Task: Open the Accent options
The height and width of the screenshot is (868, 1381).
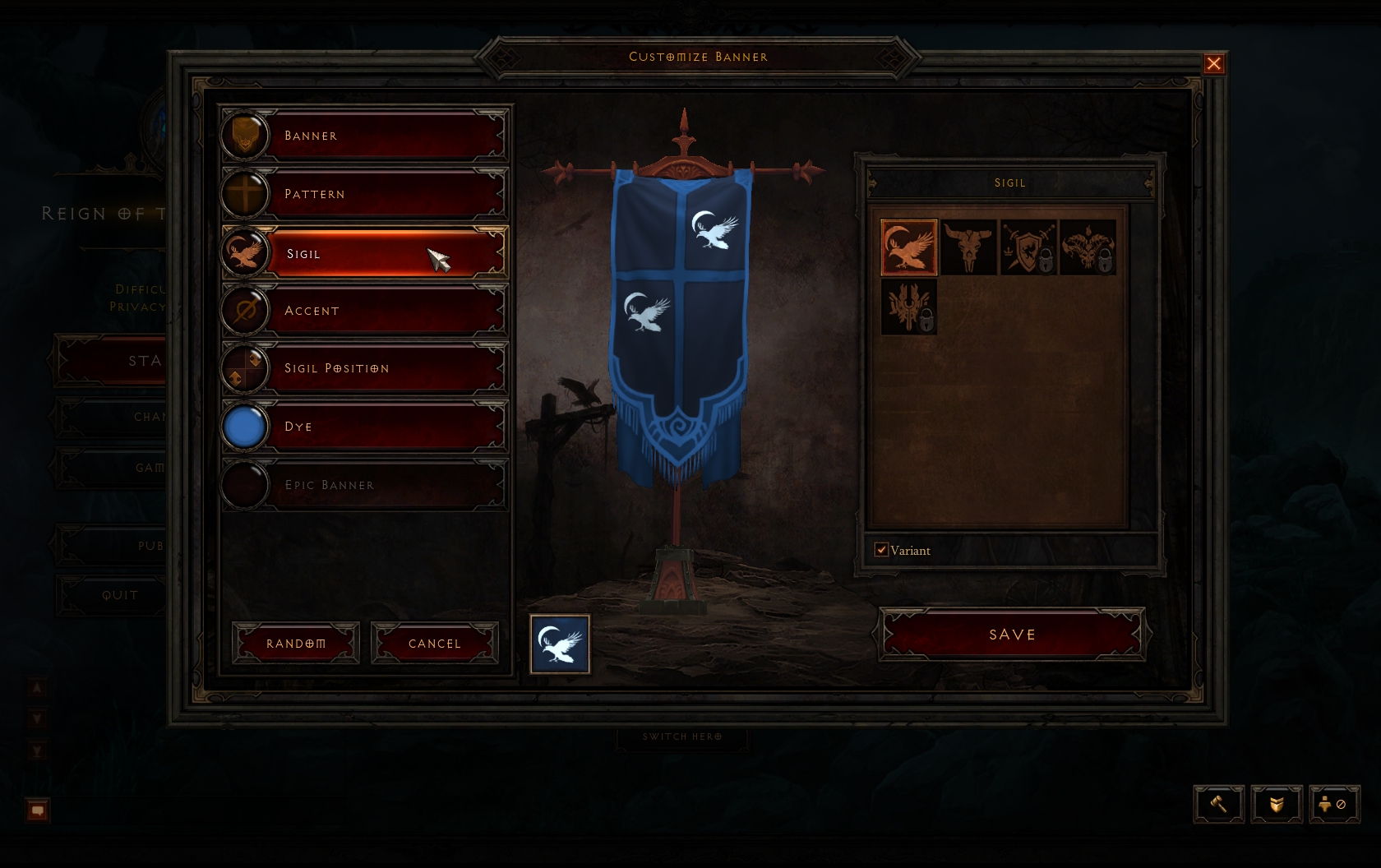Action: click(363, 311)
